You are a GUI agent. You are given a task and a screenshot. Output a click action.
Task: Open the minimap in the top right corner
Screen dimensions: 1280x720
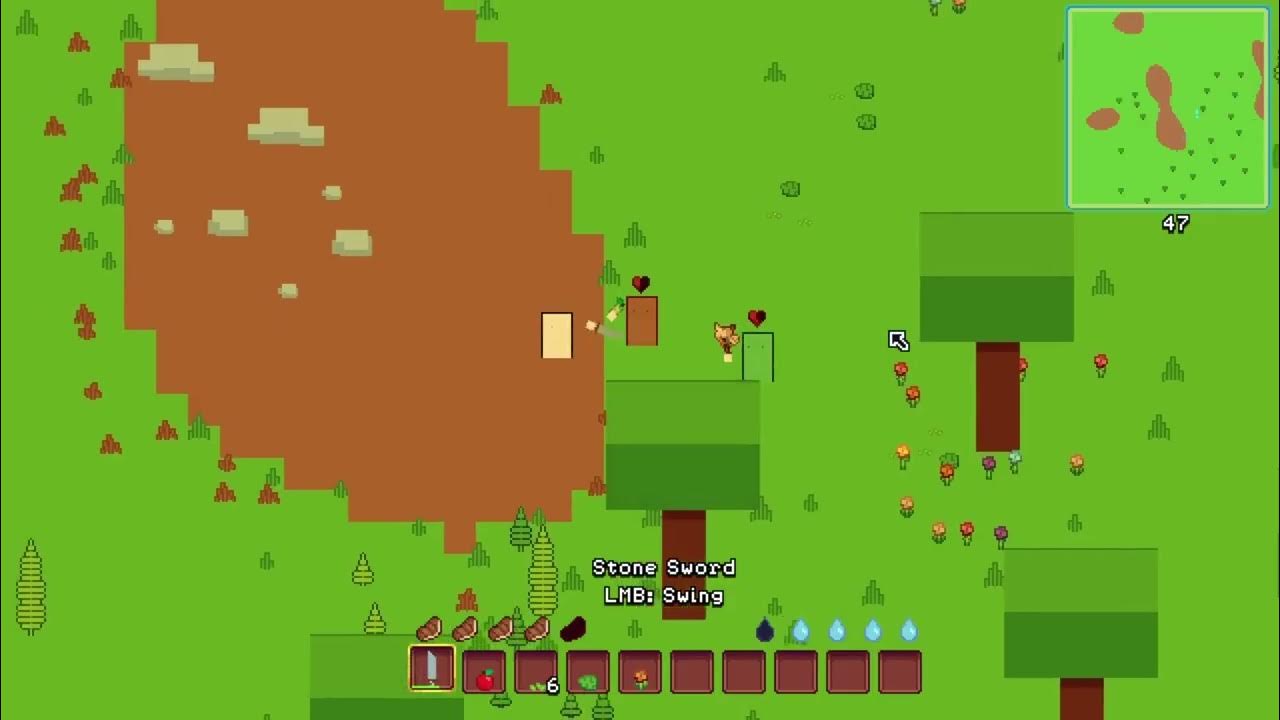1168,108
